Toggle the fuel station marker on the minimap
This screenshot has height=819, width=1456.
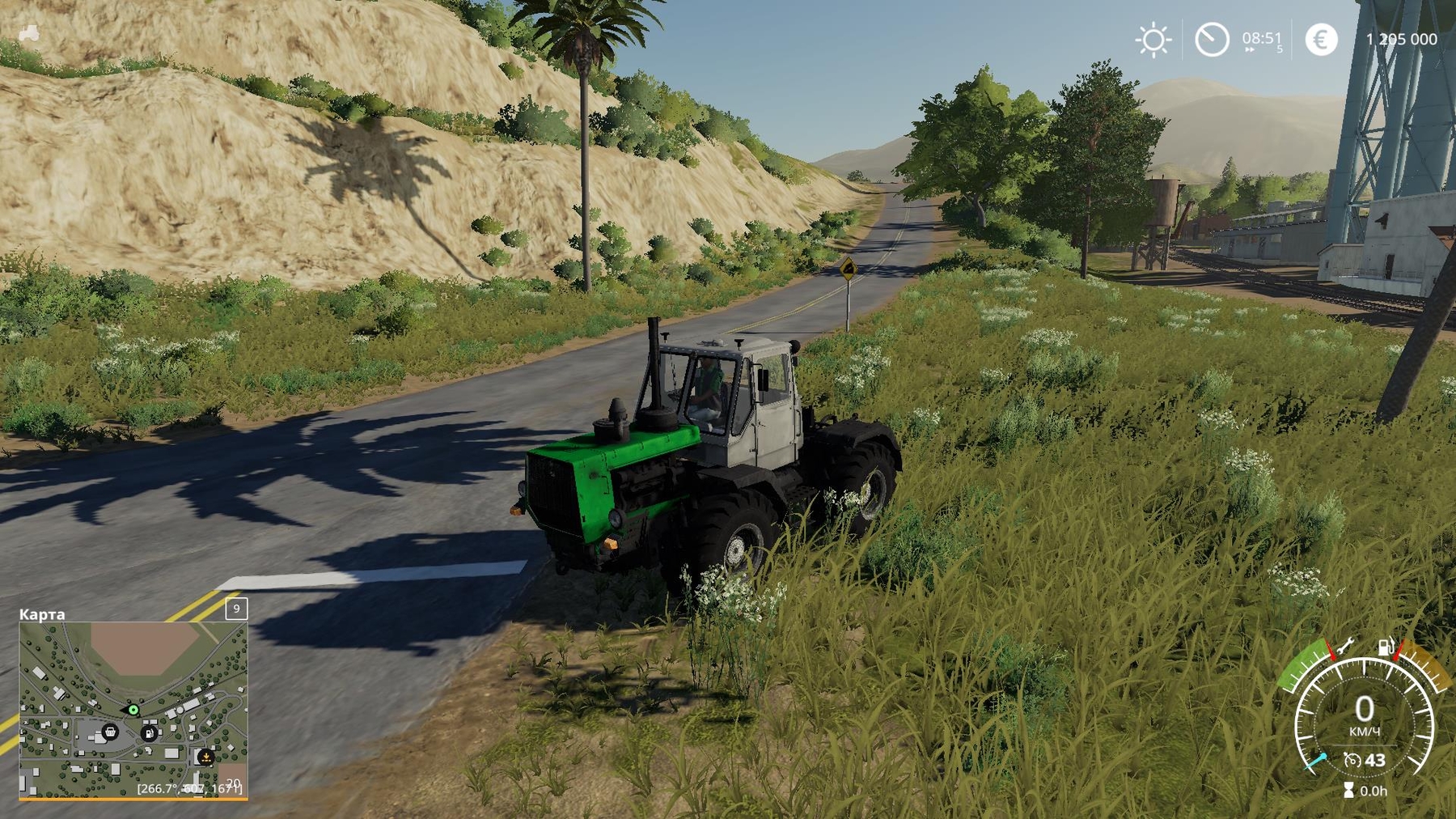click(149, 734)
